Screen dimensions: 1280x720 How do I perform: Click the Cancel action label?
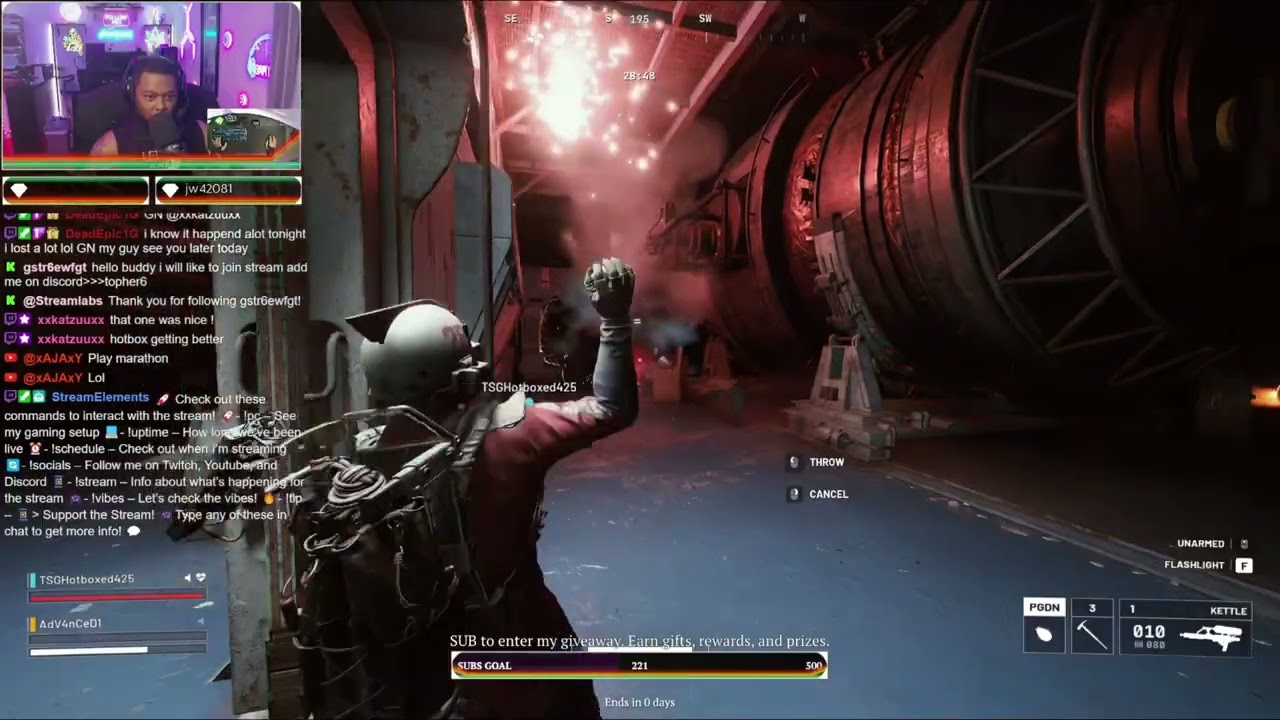(x=828, y=494)
